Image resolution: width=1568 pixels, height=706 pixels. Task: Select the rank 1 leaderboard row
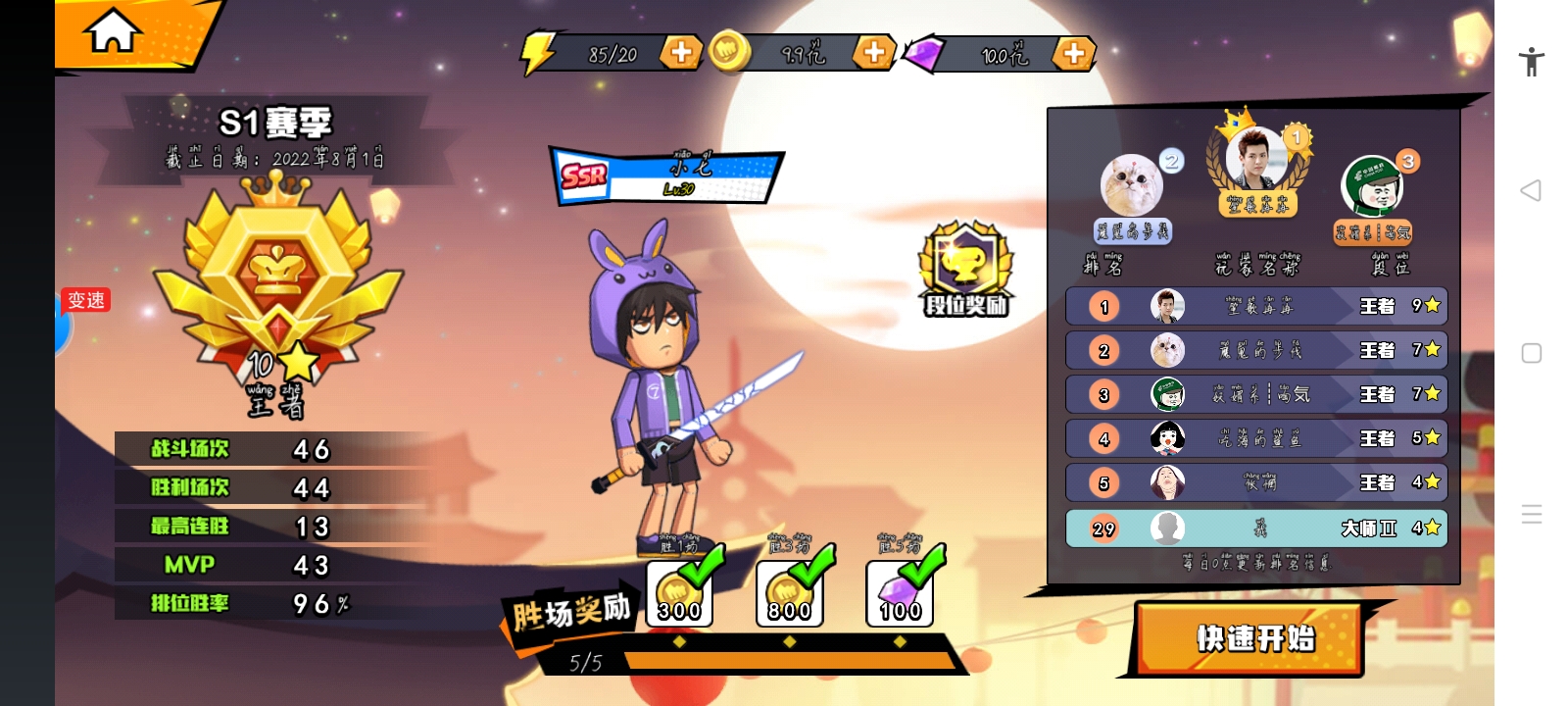pyautogui.click(x=1255, y=306)
